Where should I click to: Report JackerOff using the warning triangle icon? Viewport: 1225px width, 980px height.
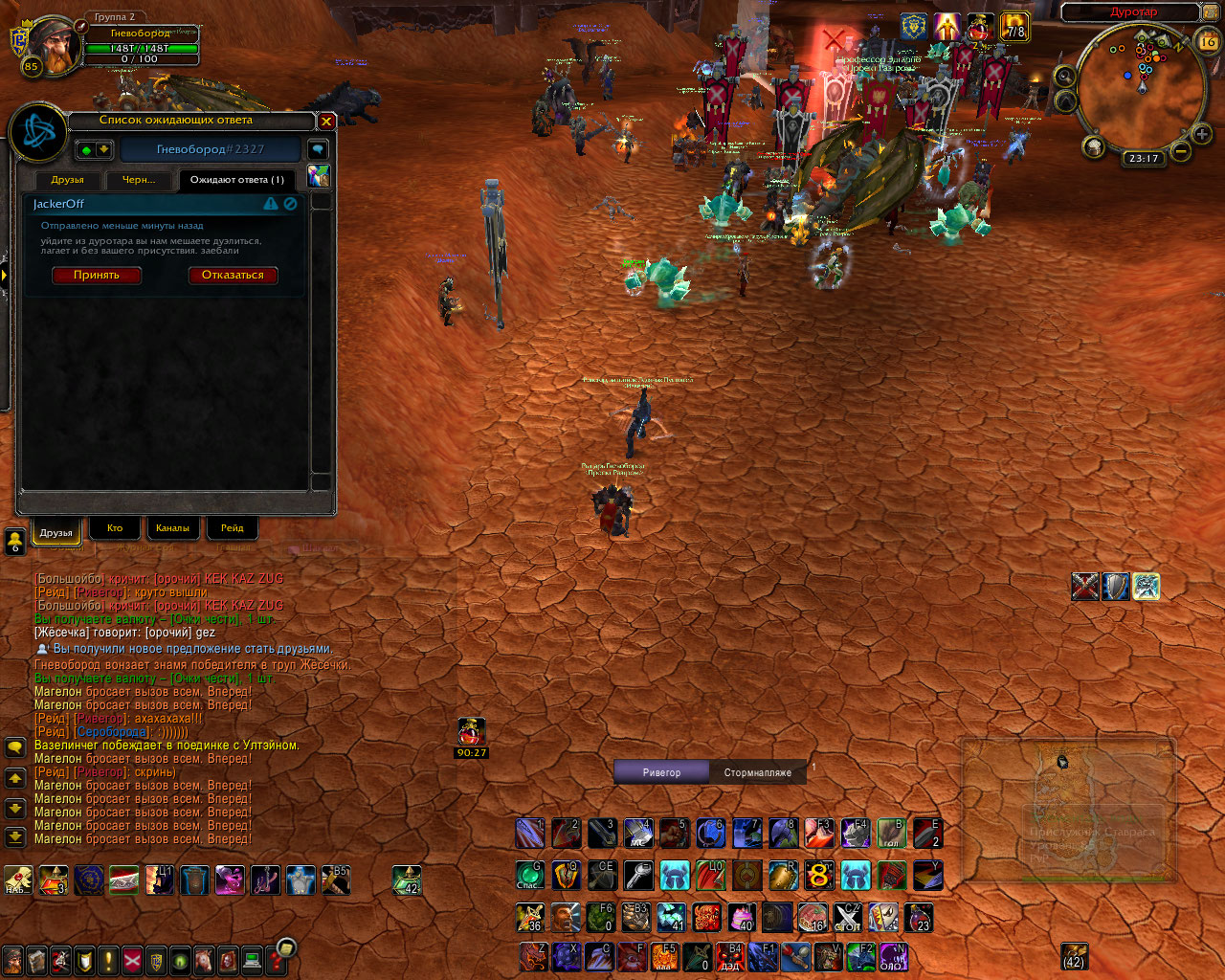[x=271, y=204]
